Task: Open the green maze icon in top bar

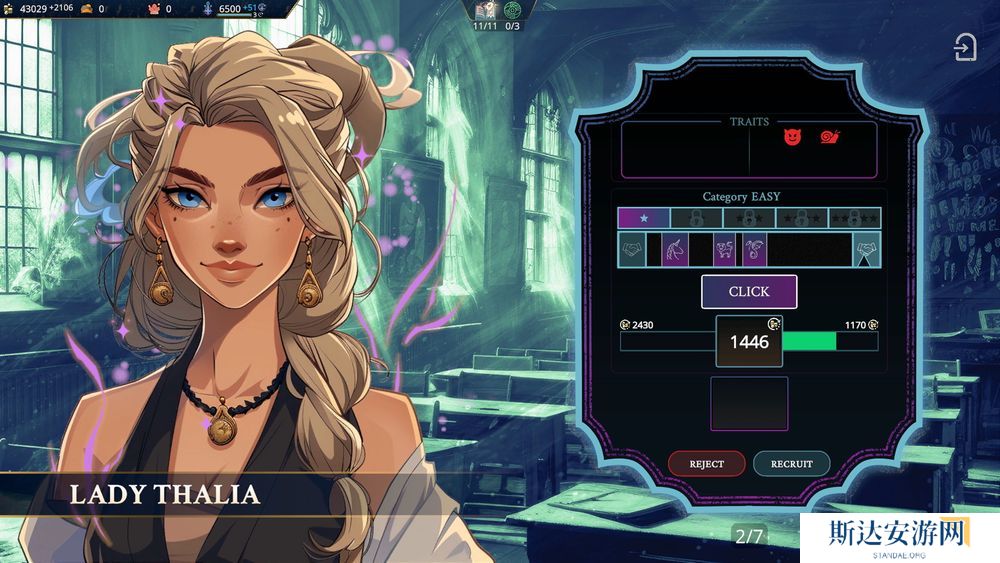Action: pyautogui.click(x=512, y=10)
